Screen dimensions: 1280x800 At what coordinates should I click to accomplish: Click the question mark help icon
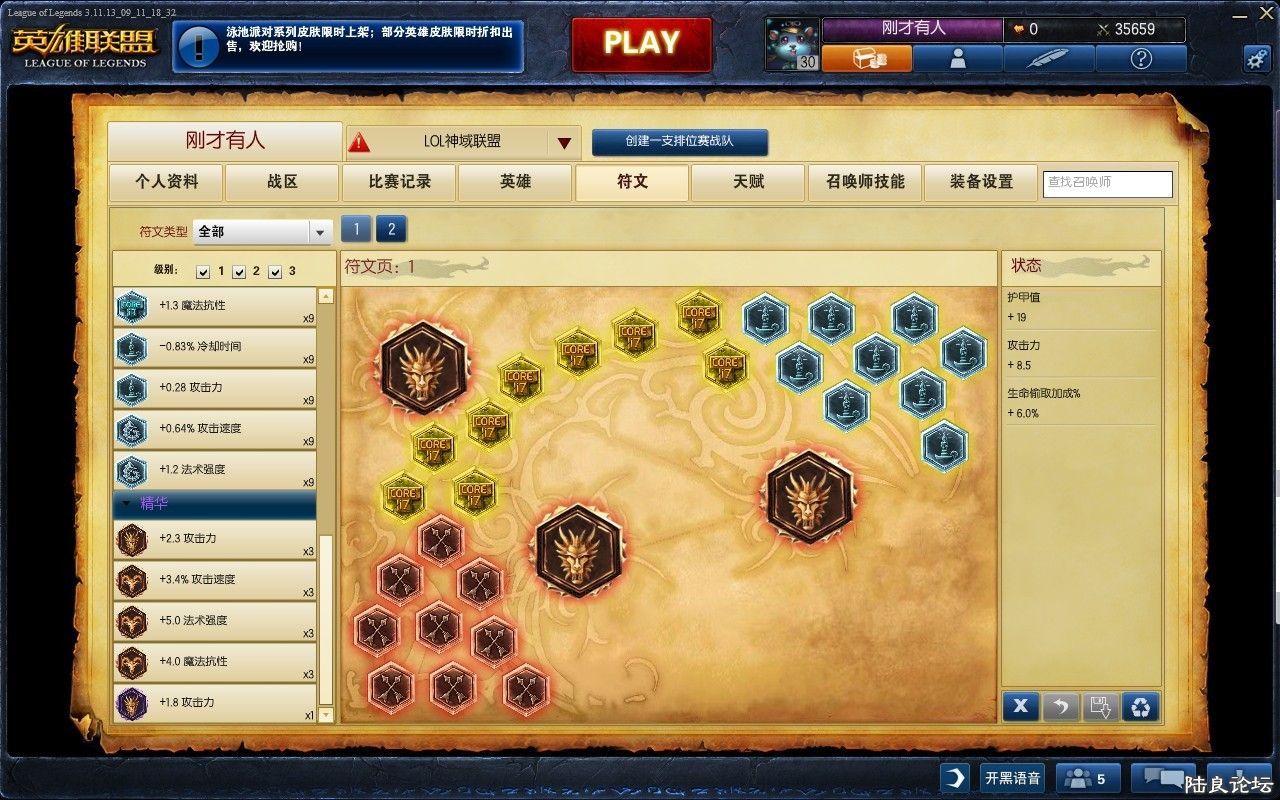click(x=1142, y=58)
